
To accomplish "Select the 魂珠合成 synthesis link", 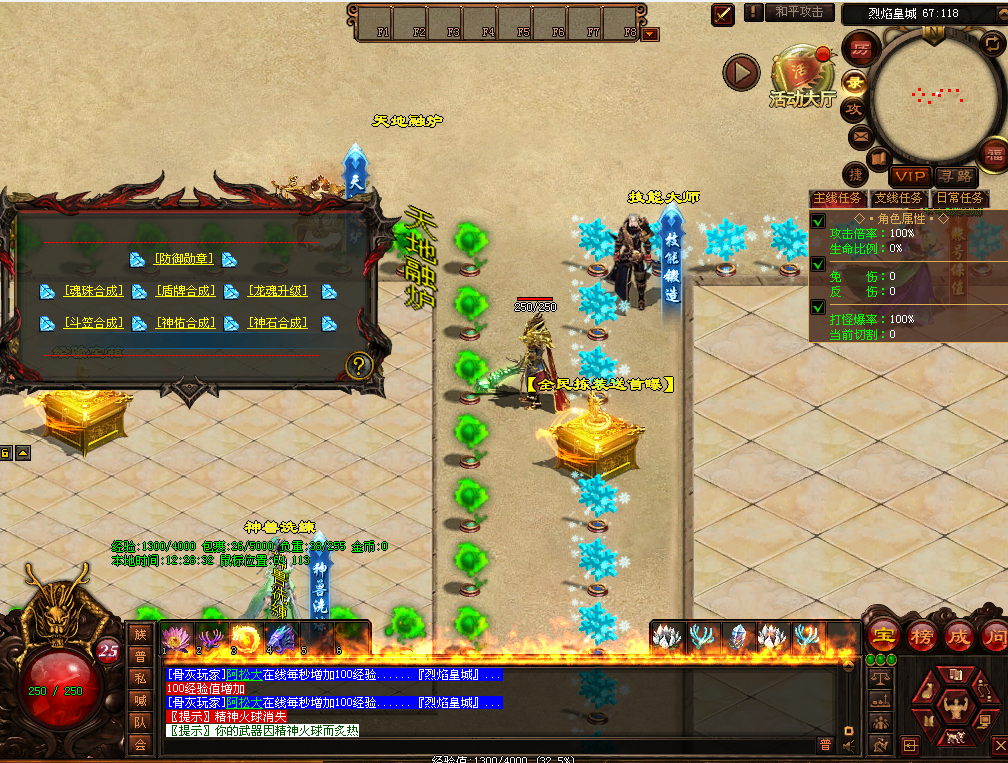I will [x=94, y=291].
